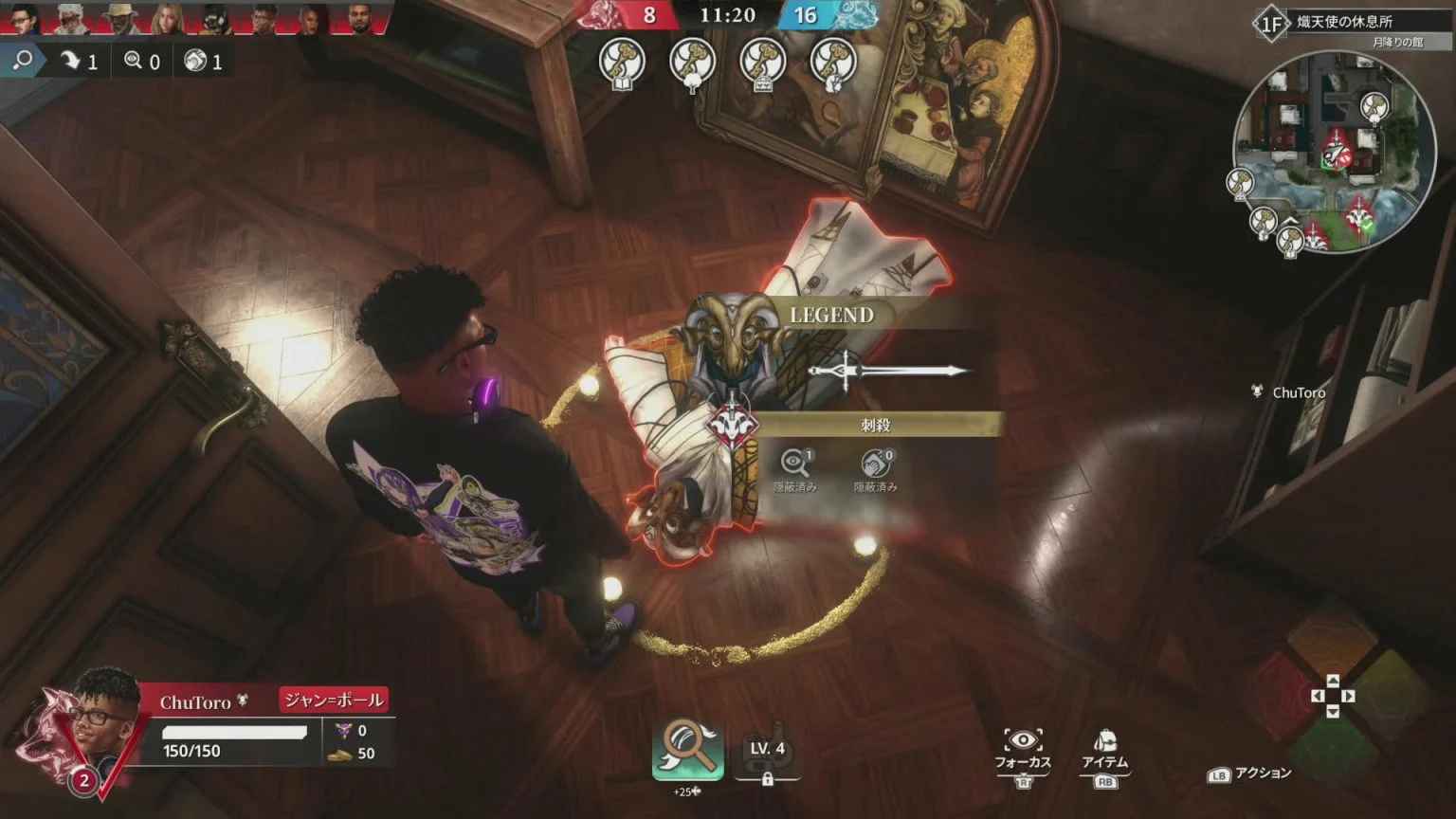Choose the key objective with hand symbol
The height and width of the screenshot is (819, 1456).
click(834, 62)
